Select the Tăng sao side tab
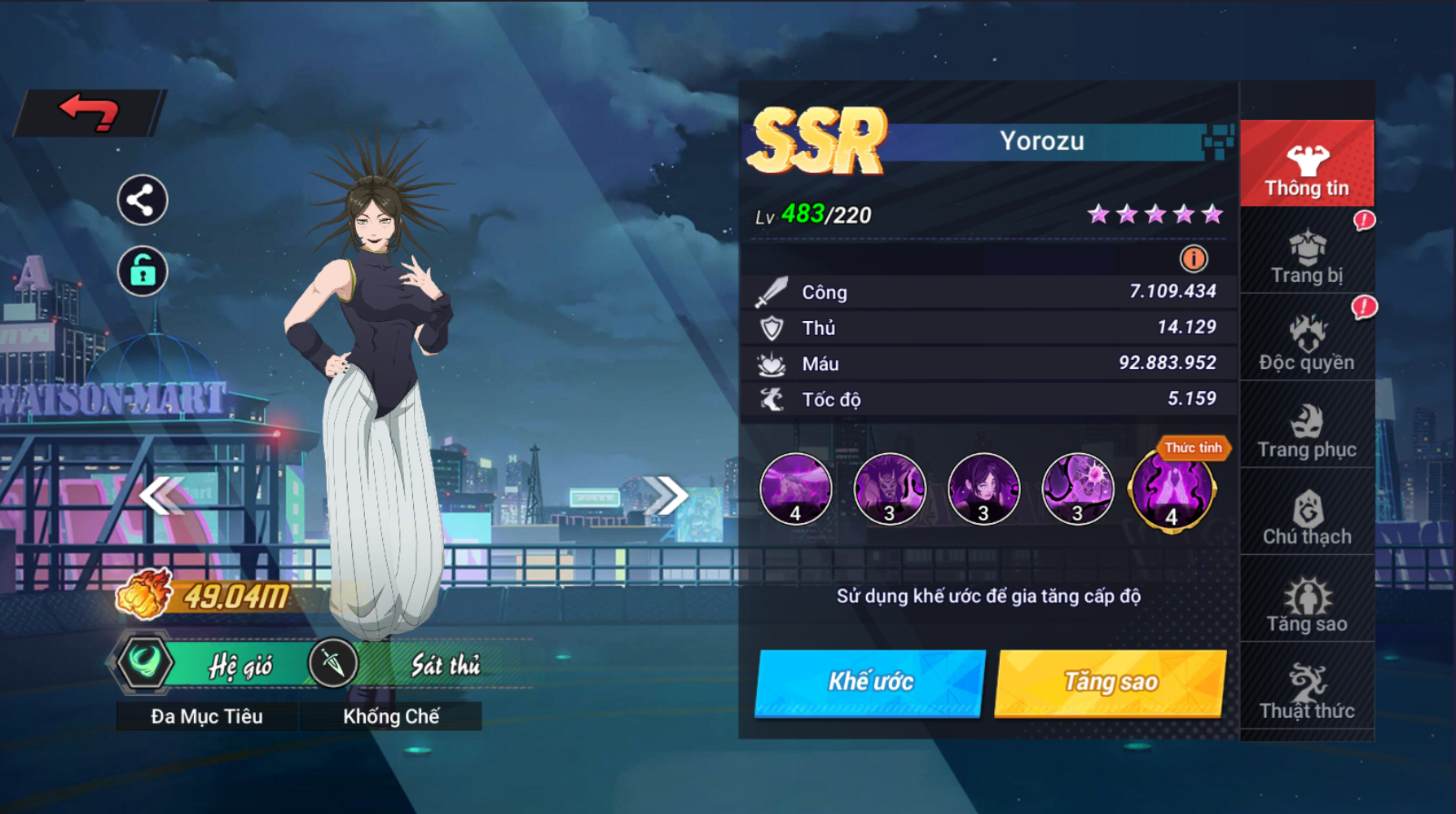This screenshot has height=814, width=1456. coord(1306,605)
